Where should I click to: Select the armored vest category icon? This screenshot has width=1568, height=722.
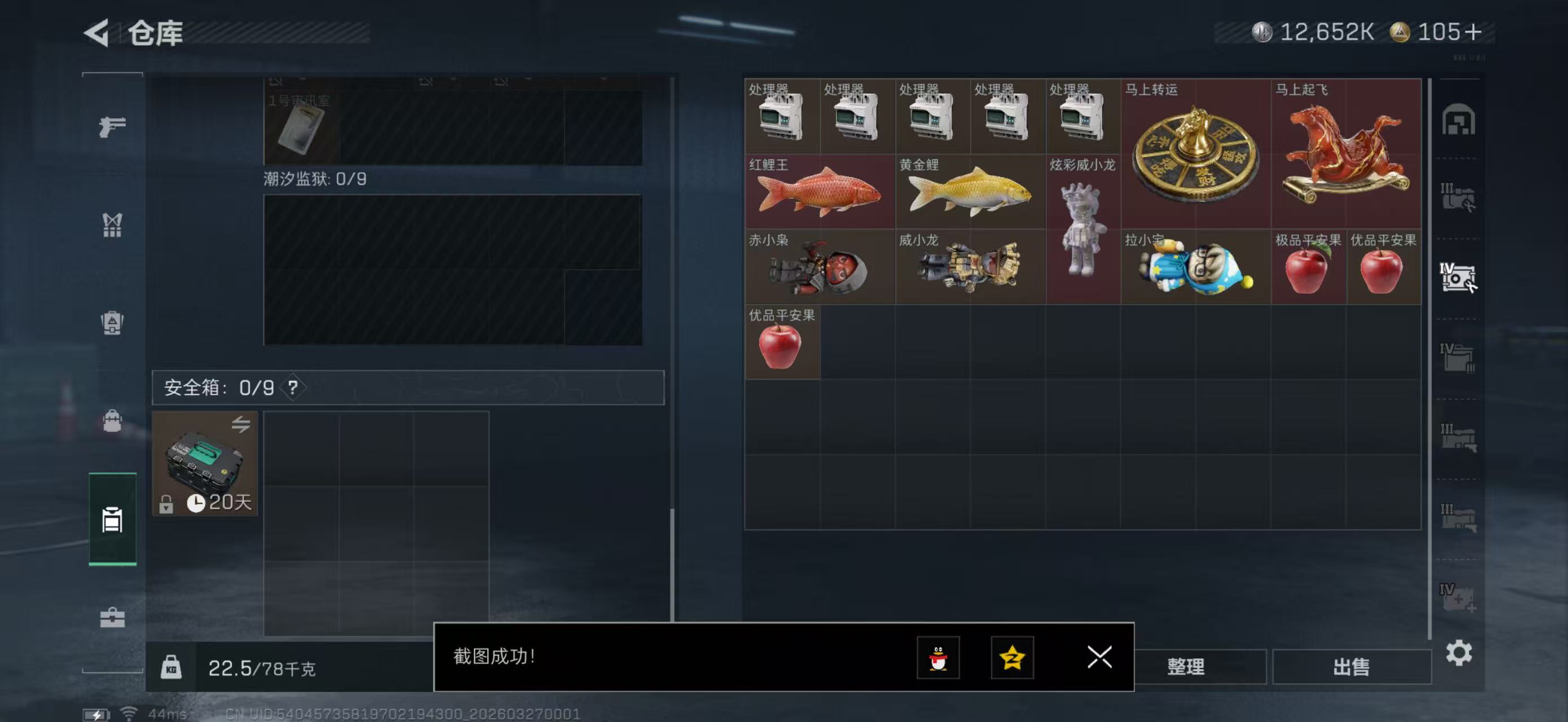point(112,323)
